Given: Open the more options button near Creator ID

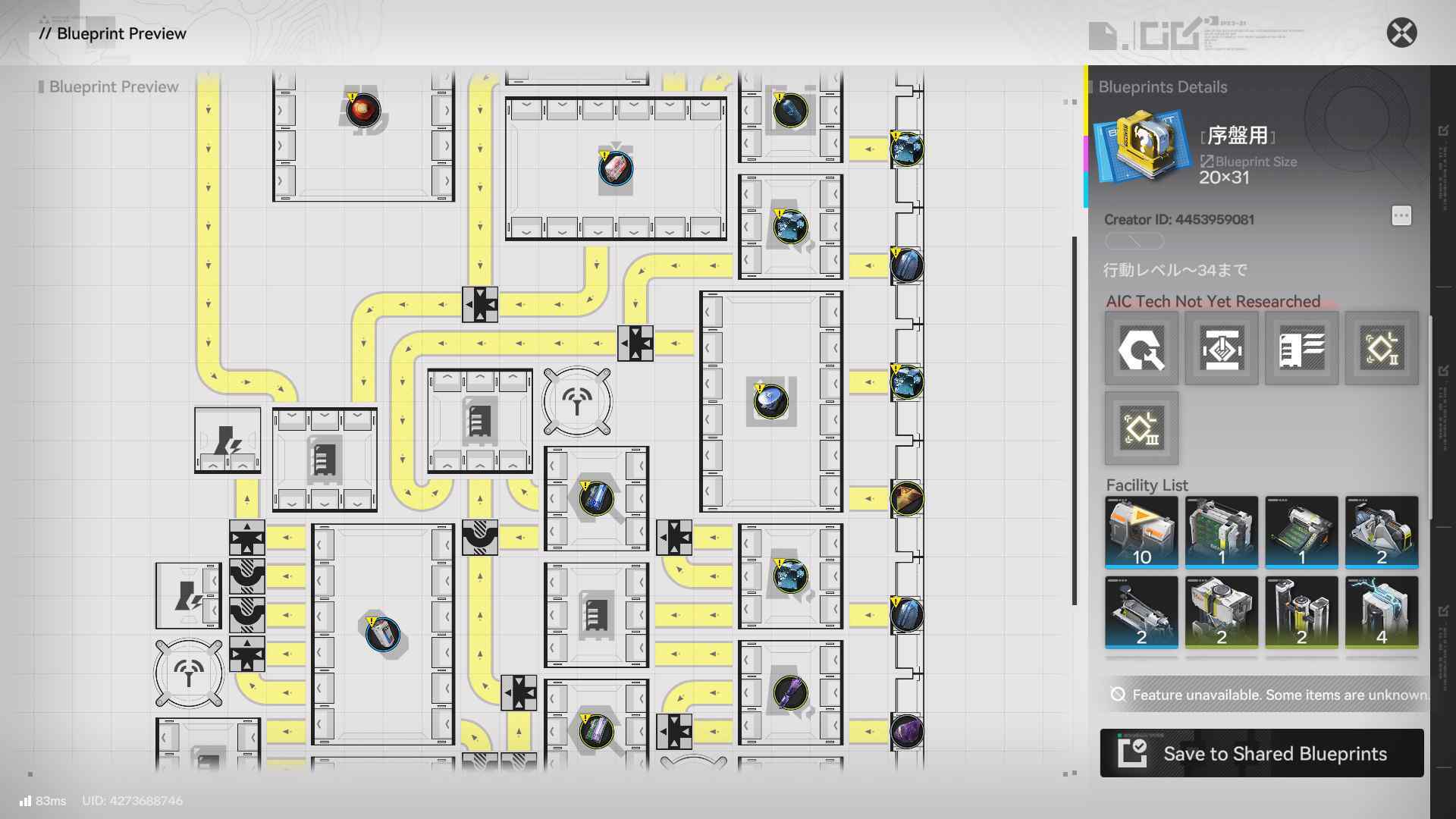Looking at the screenshot, I should tap(1401, 216).
